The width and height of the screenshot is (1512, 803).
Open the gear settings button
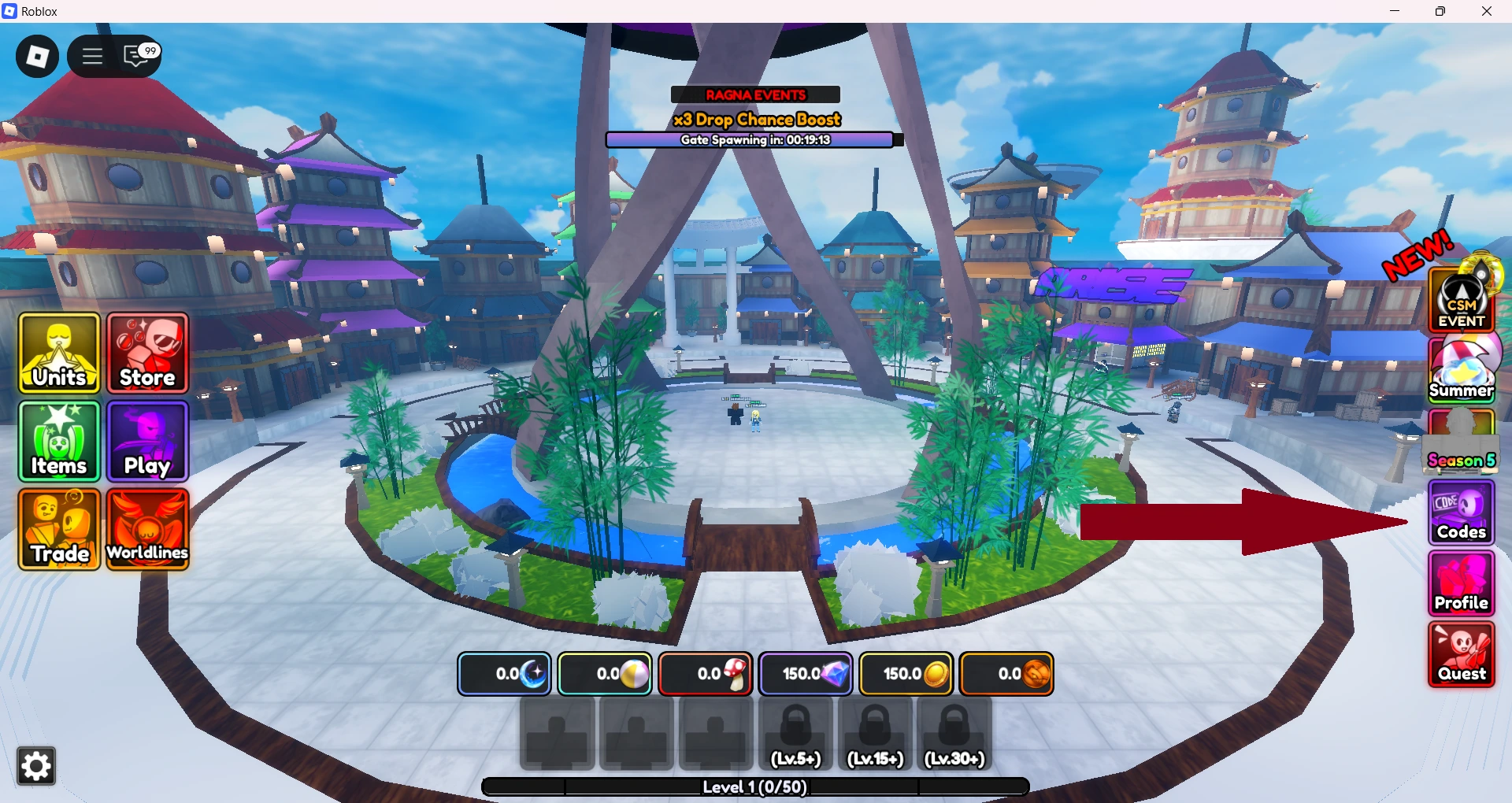pos(36,766)
